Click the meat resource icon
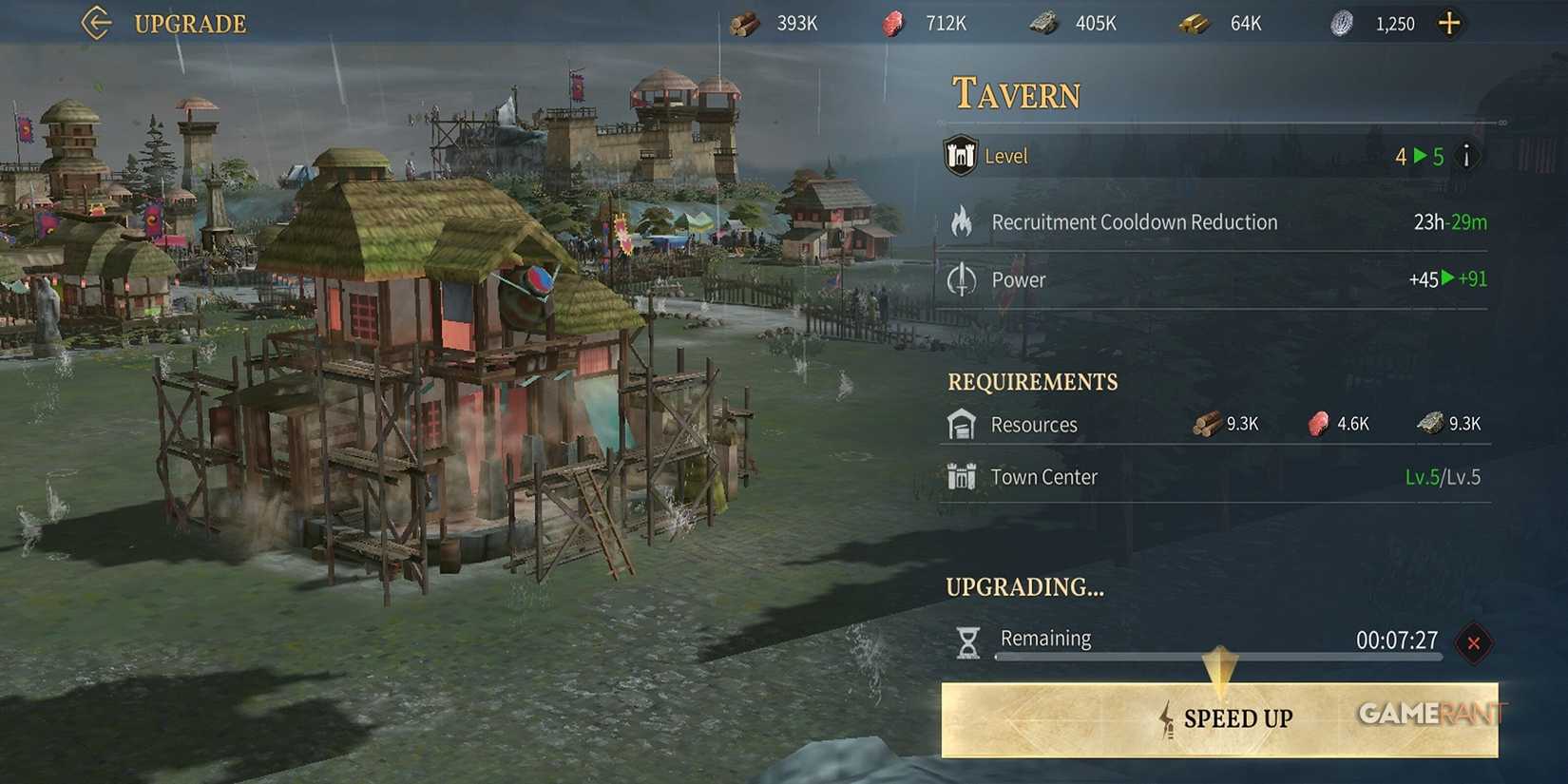 894,23
